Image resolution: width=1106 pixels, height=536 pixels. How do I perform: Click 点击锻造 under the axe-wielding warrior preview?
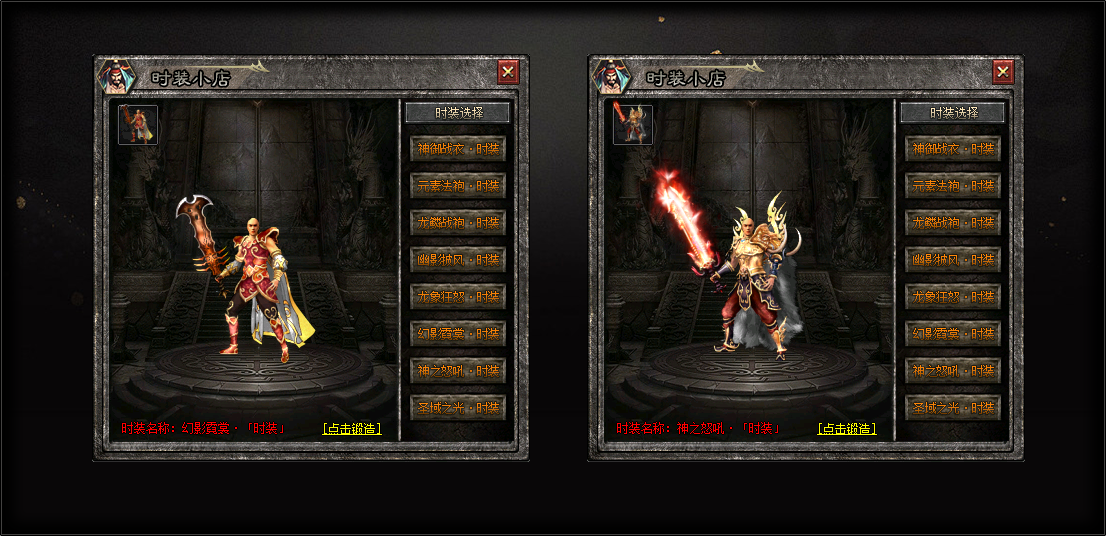point(352,429)
